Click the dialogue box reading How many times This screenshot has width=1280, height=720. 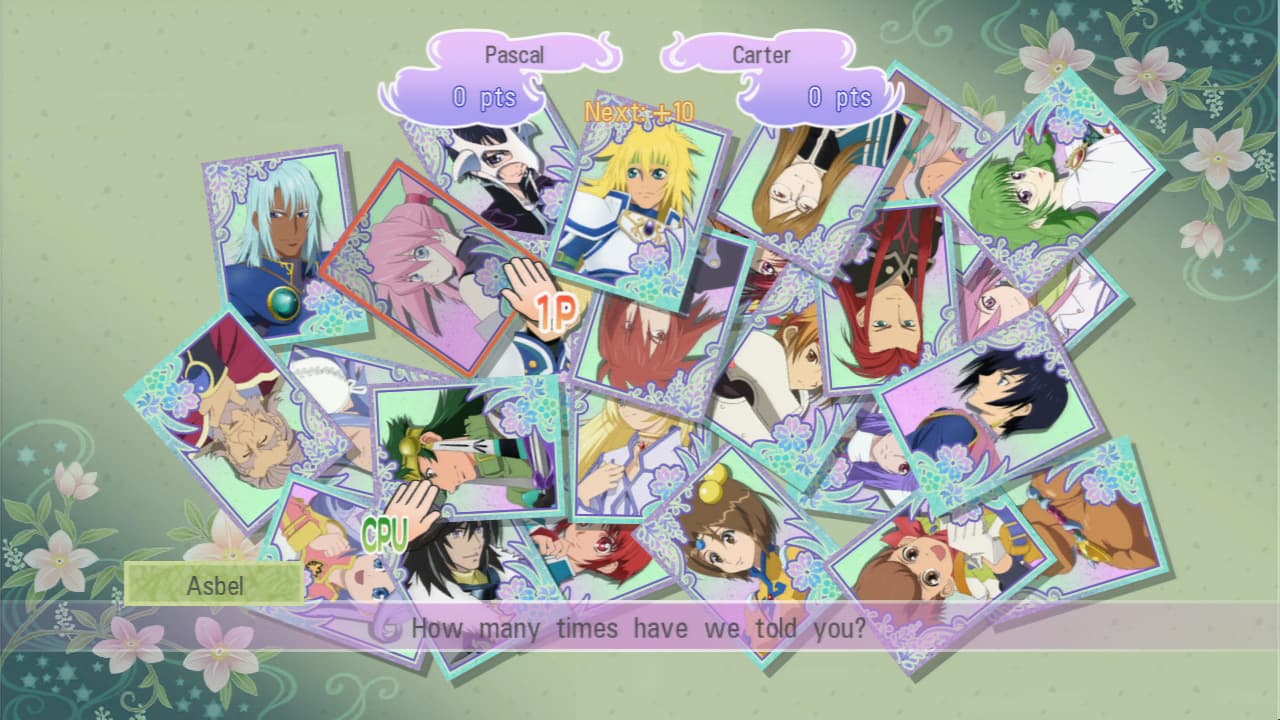640,629
